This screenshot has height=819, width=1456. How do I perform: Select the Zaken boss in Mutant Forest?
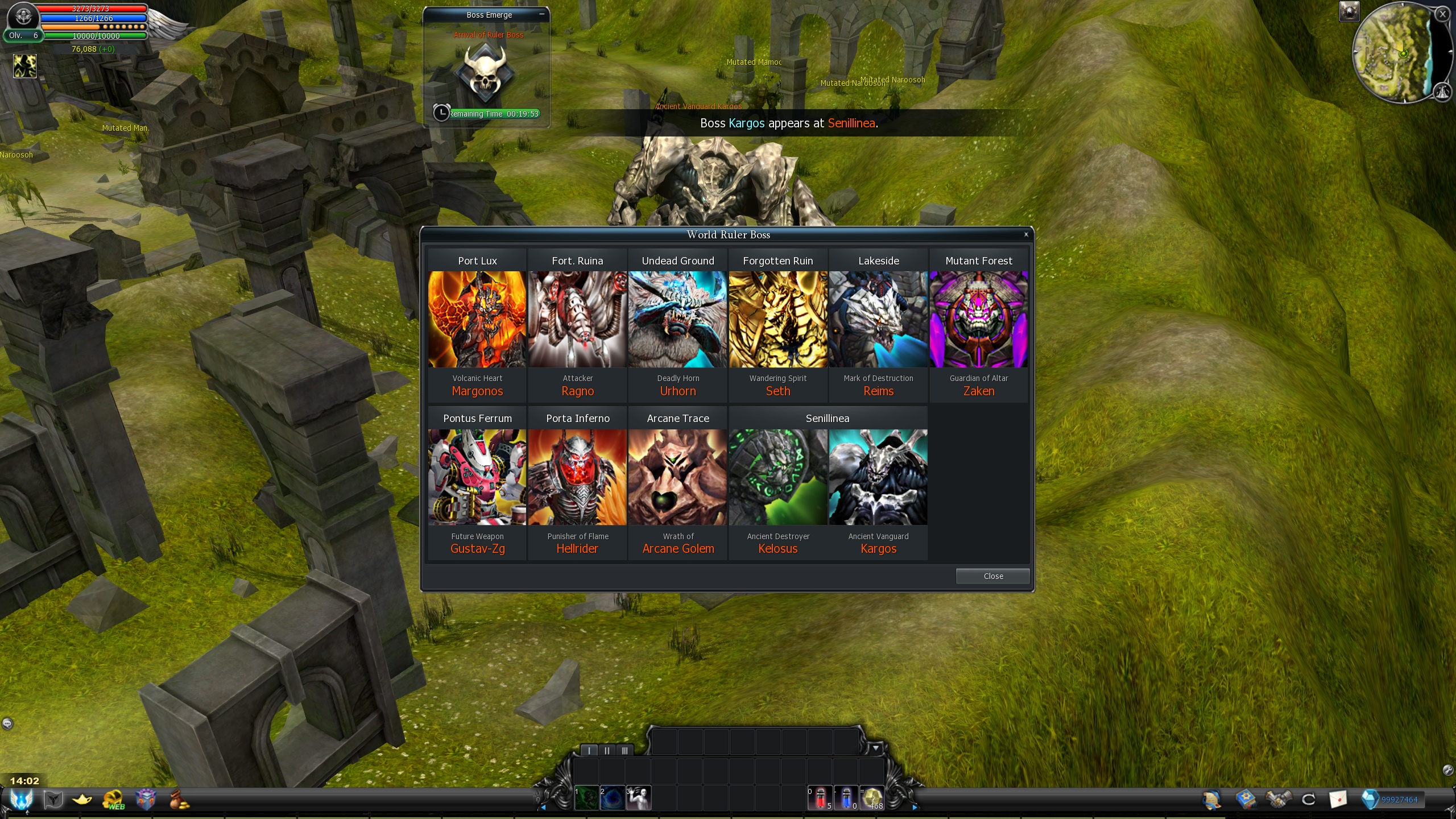[978, 319]
